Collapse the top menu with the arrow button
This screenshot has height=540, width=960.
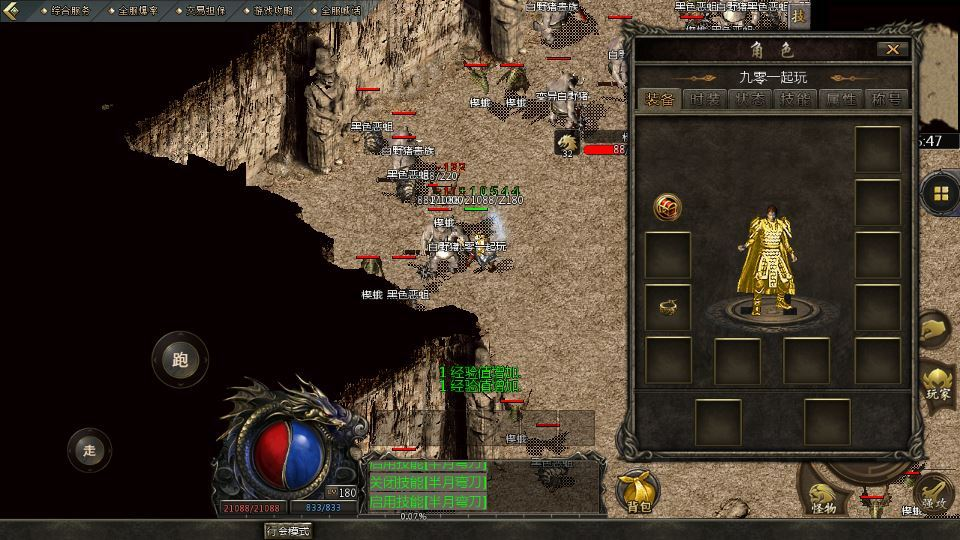pyautogui.click(x=8, y=11)
